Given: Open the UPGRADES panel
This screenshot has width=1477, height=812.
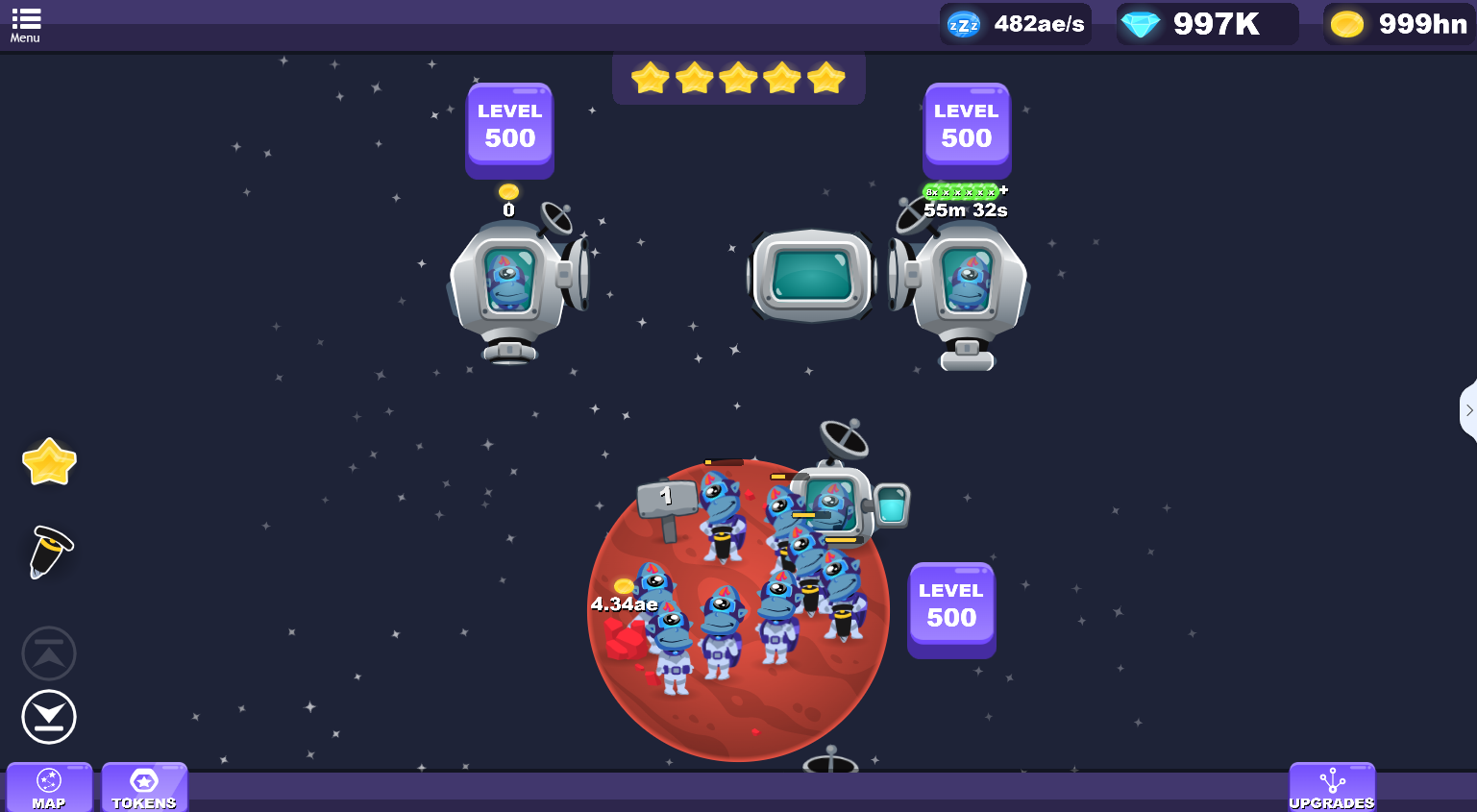Looking at the screenshot, I should tap(1331, 788).
